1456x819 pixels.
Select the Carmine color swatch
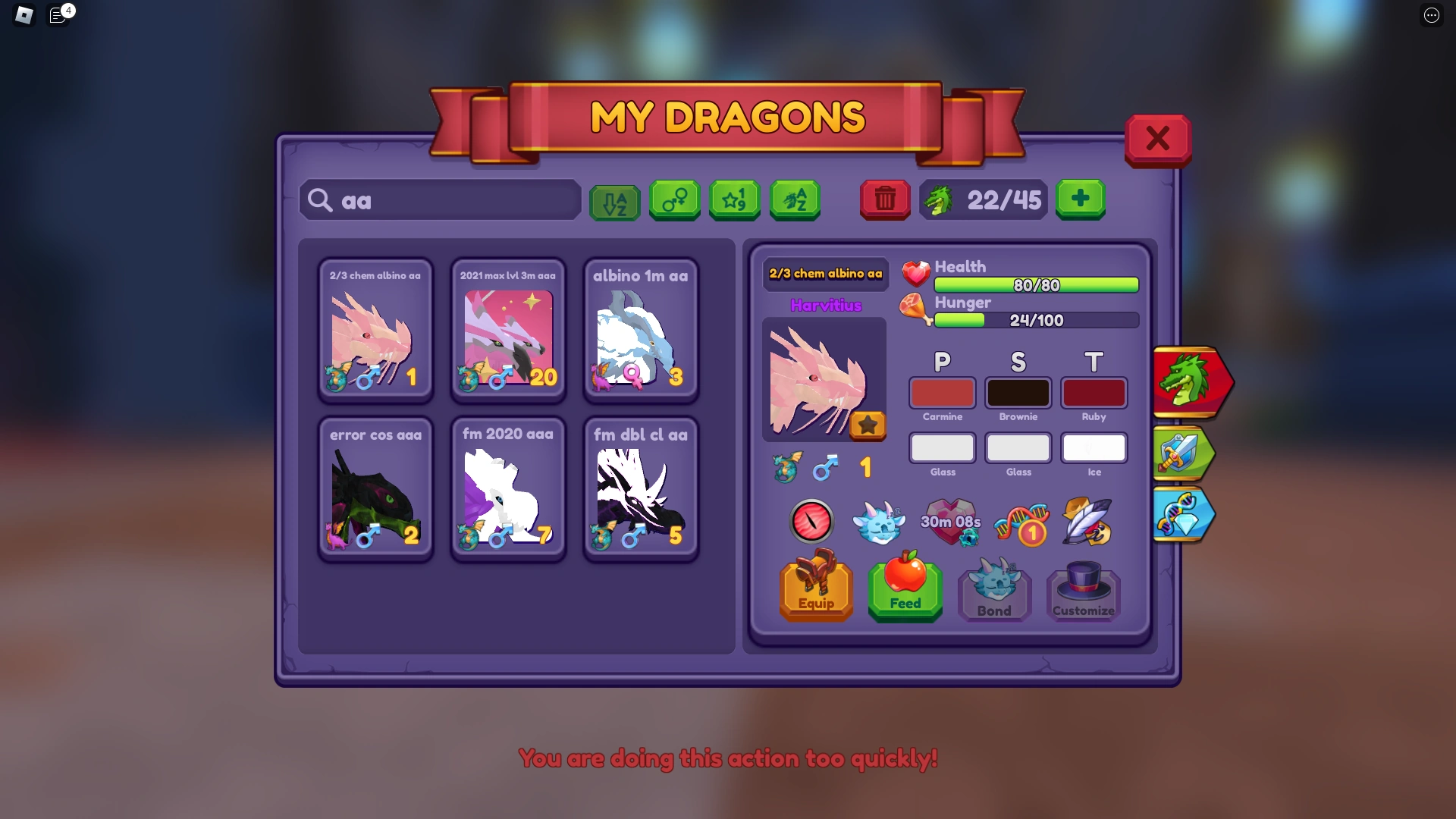[942, 393]
